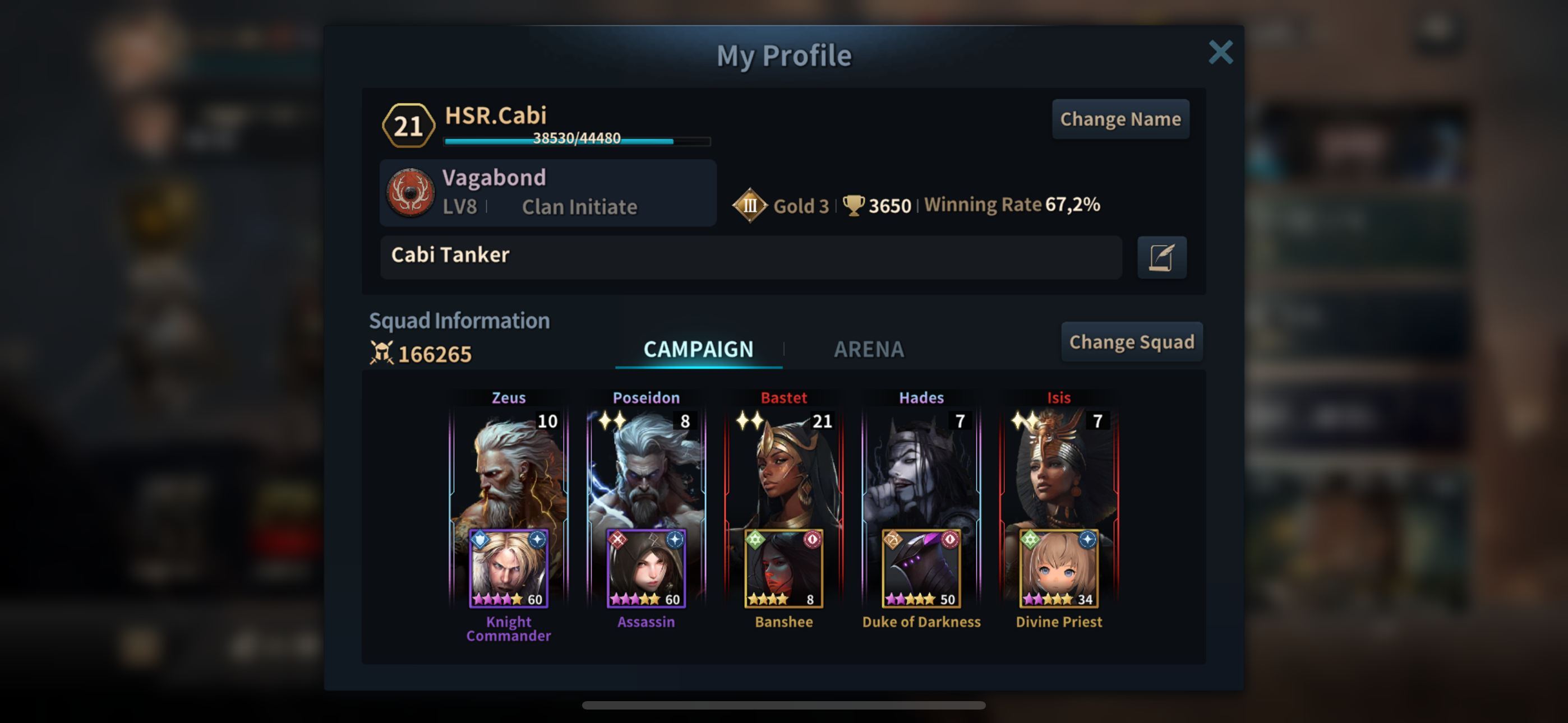Select the Zeus god card

click(x=509, y=469)
